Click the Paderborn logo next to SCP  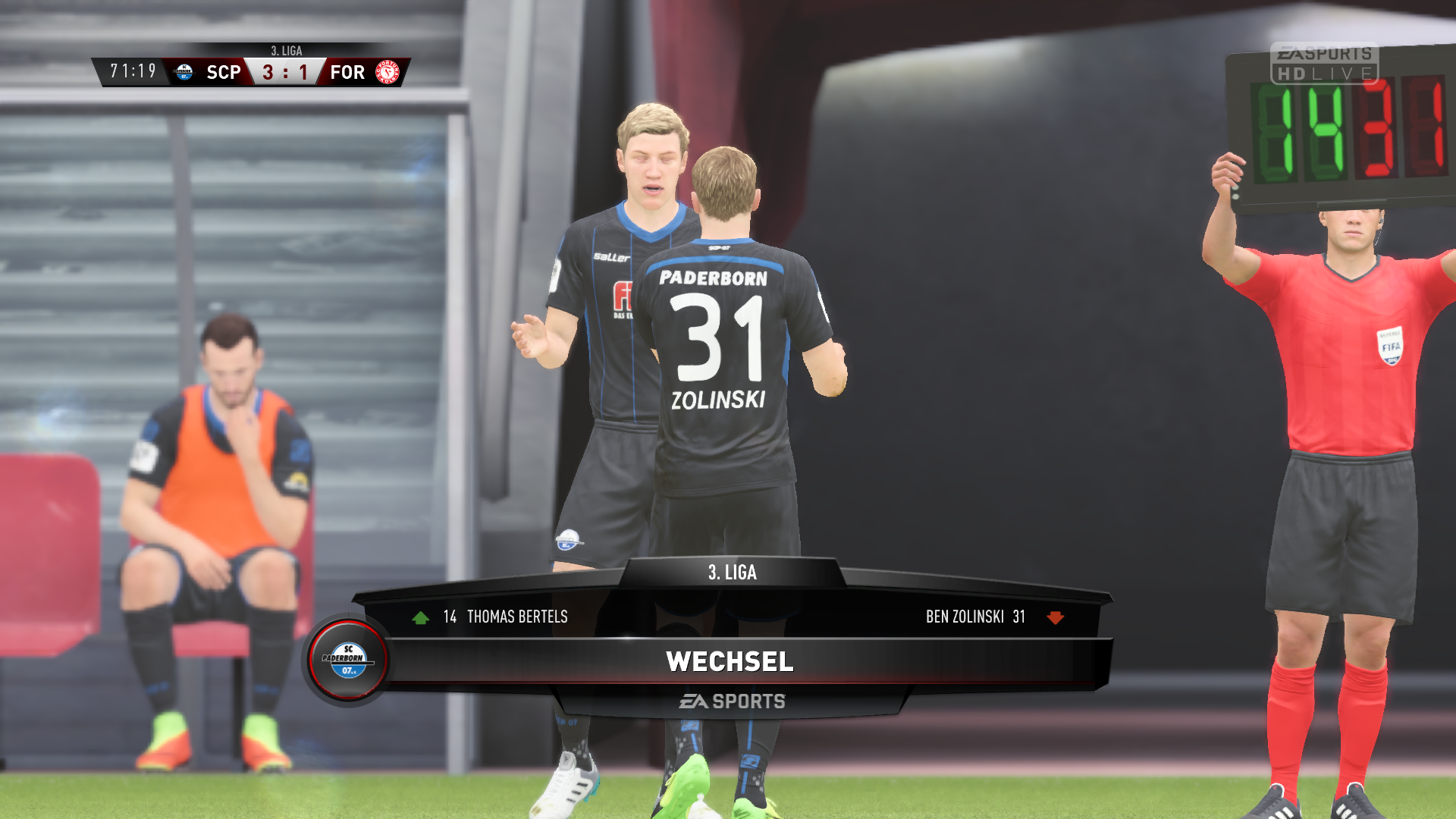pos(183,71)
